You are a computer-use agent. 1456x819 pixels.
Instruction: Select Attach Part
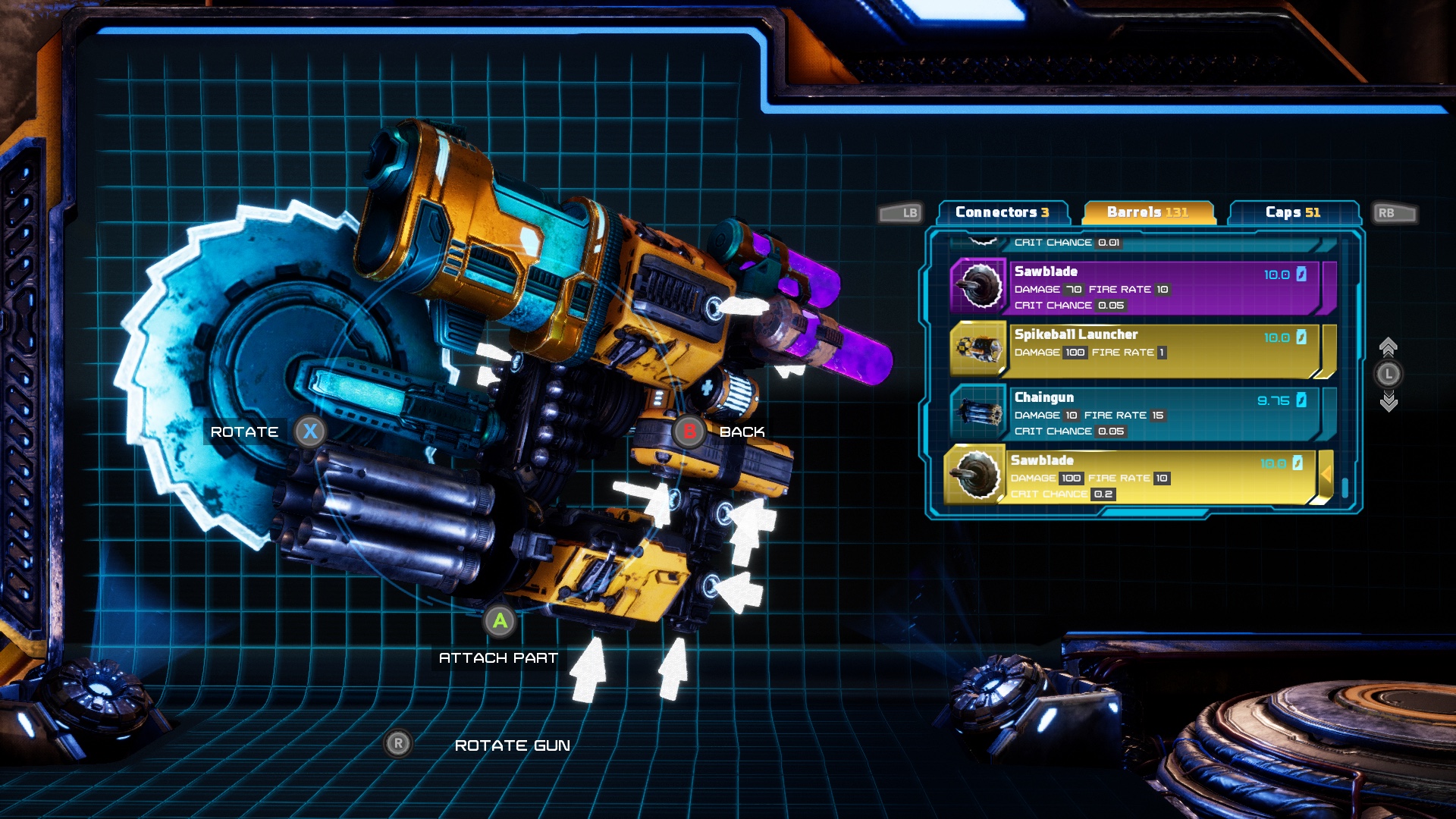[x=499, y=657]
